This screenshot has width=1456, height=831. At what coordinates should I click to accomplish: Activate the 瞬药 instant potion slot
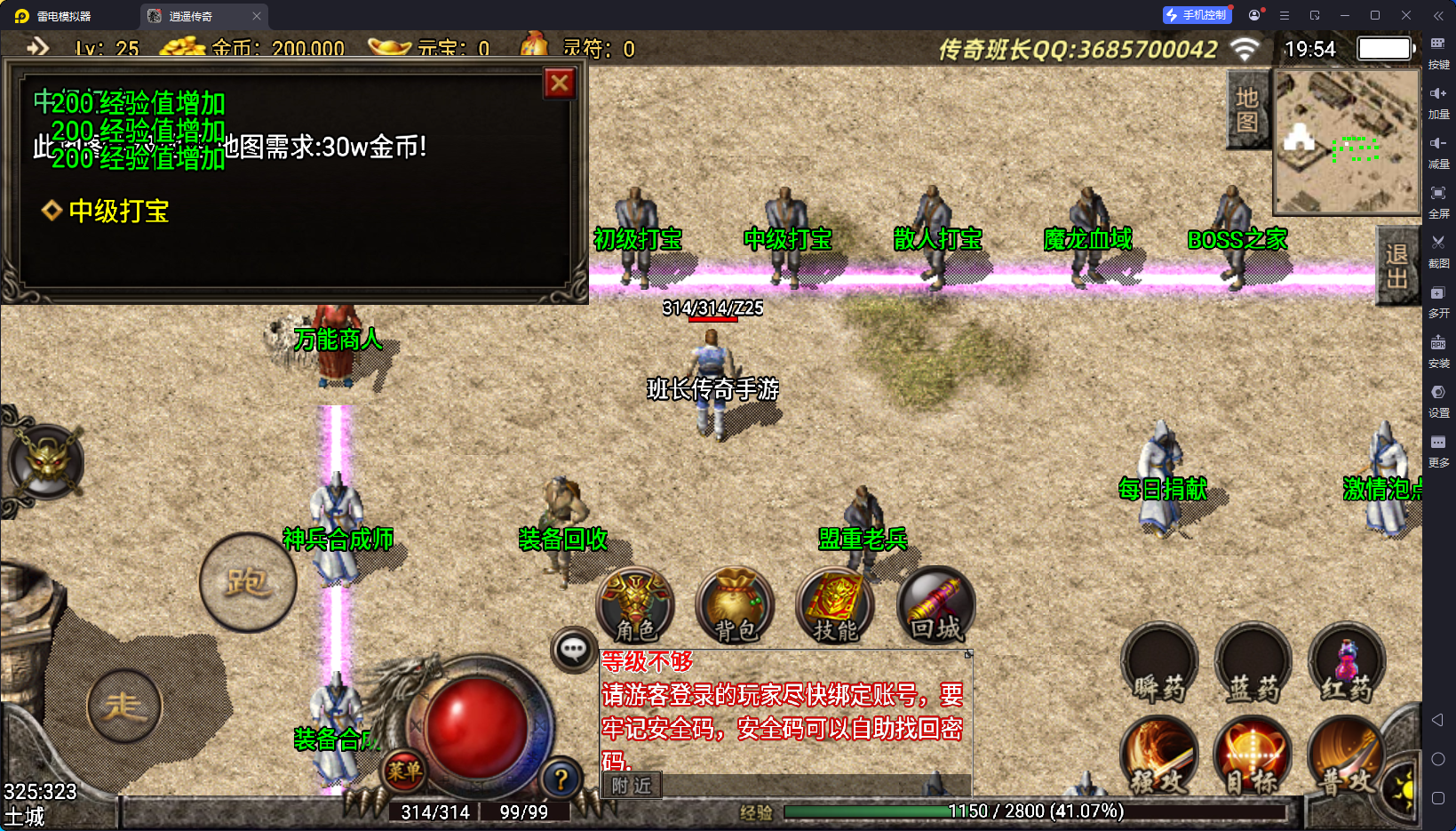[x=1159, y=665]
